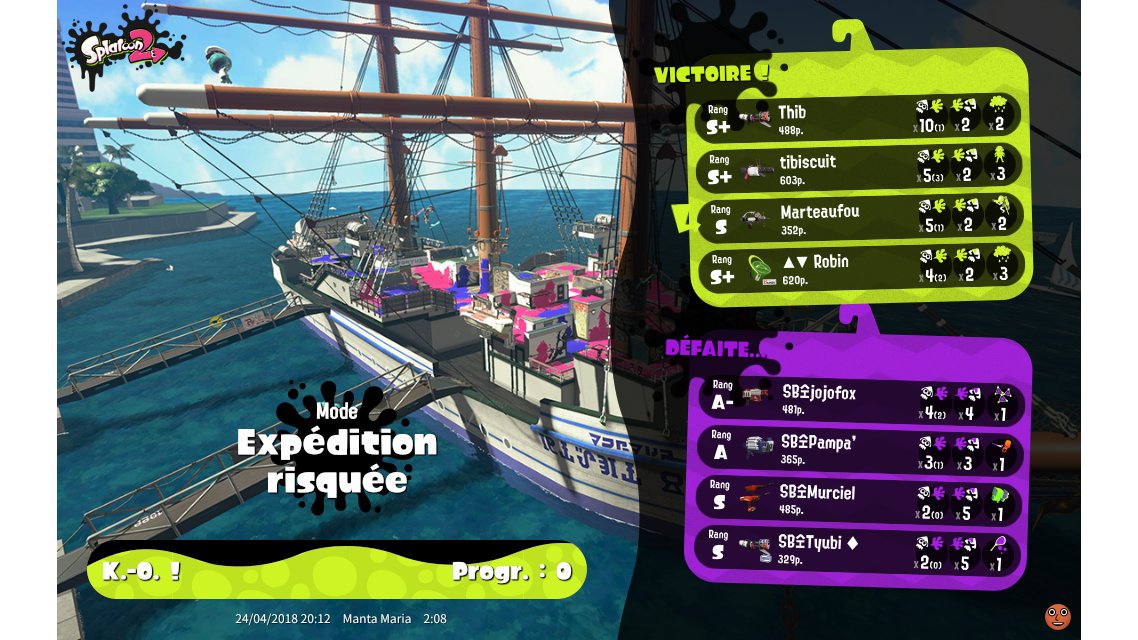Viewport: 1138px width, 640px height.
Task: Click jojofox's row in the defeated team
Action: pos(858,400)
